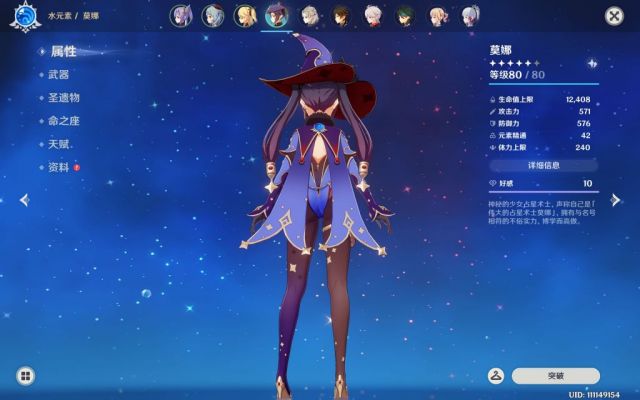Screen dimensions: 640x400
Task: Click the sparkle star icon beside Mona's name
Action: click(x=592, y=63)
